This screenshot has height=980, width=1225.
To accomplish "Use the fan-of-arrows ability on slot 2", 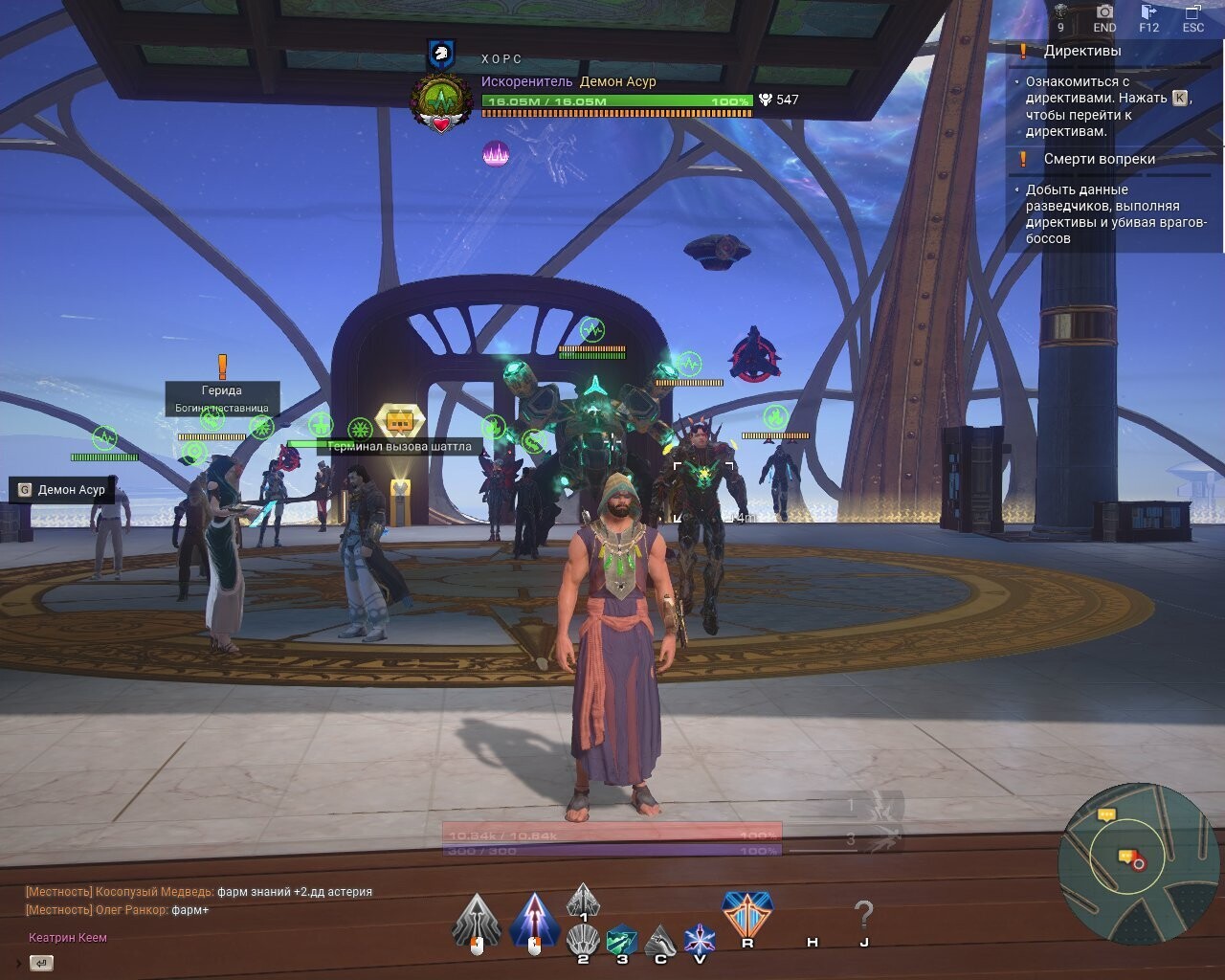I will pos(583,940).
